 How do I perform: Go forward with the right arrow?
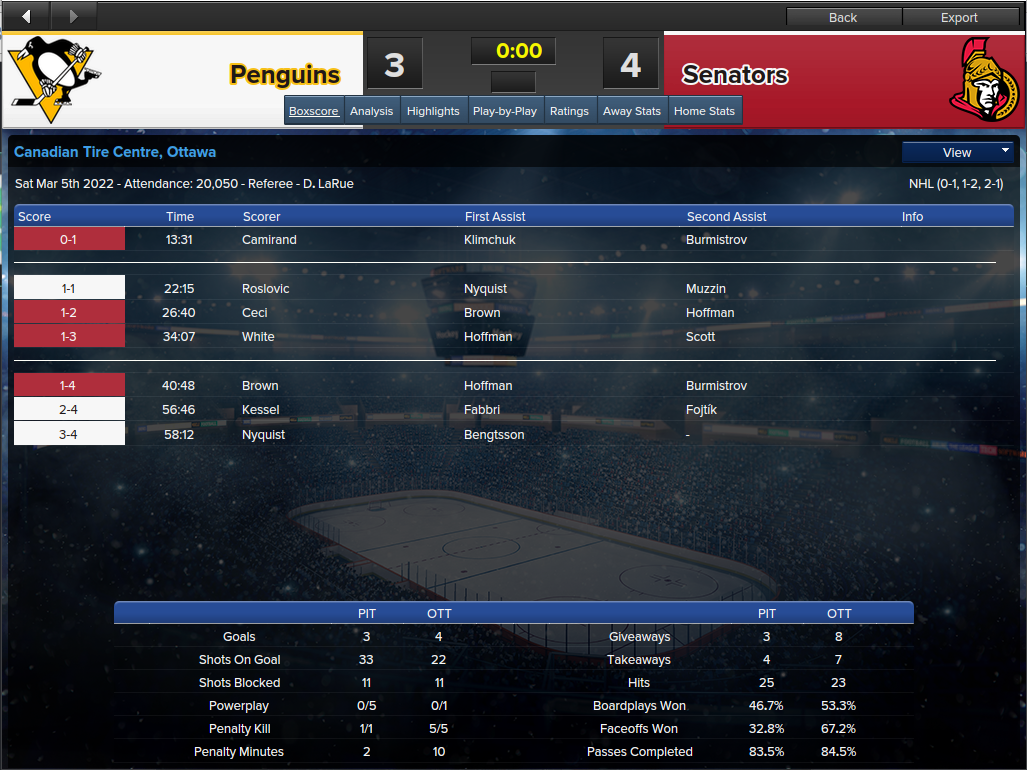(72, 15)
